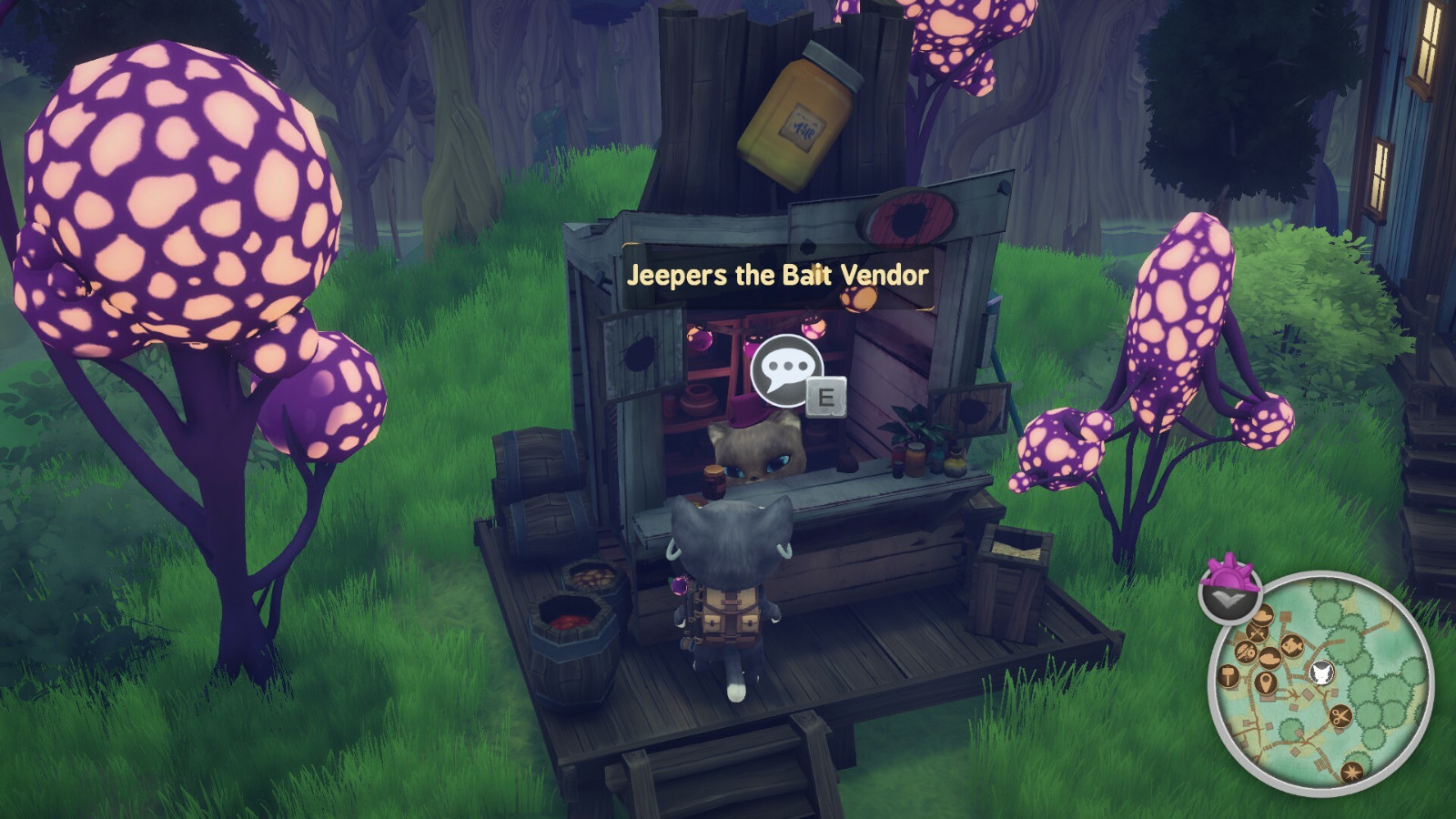
Task: Click the pink-crowned chevron badge on the minimap
Action: point(1230,591)
